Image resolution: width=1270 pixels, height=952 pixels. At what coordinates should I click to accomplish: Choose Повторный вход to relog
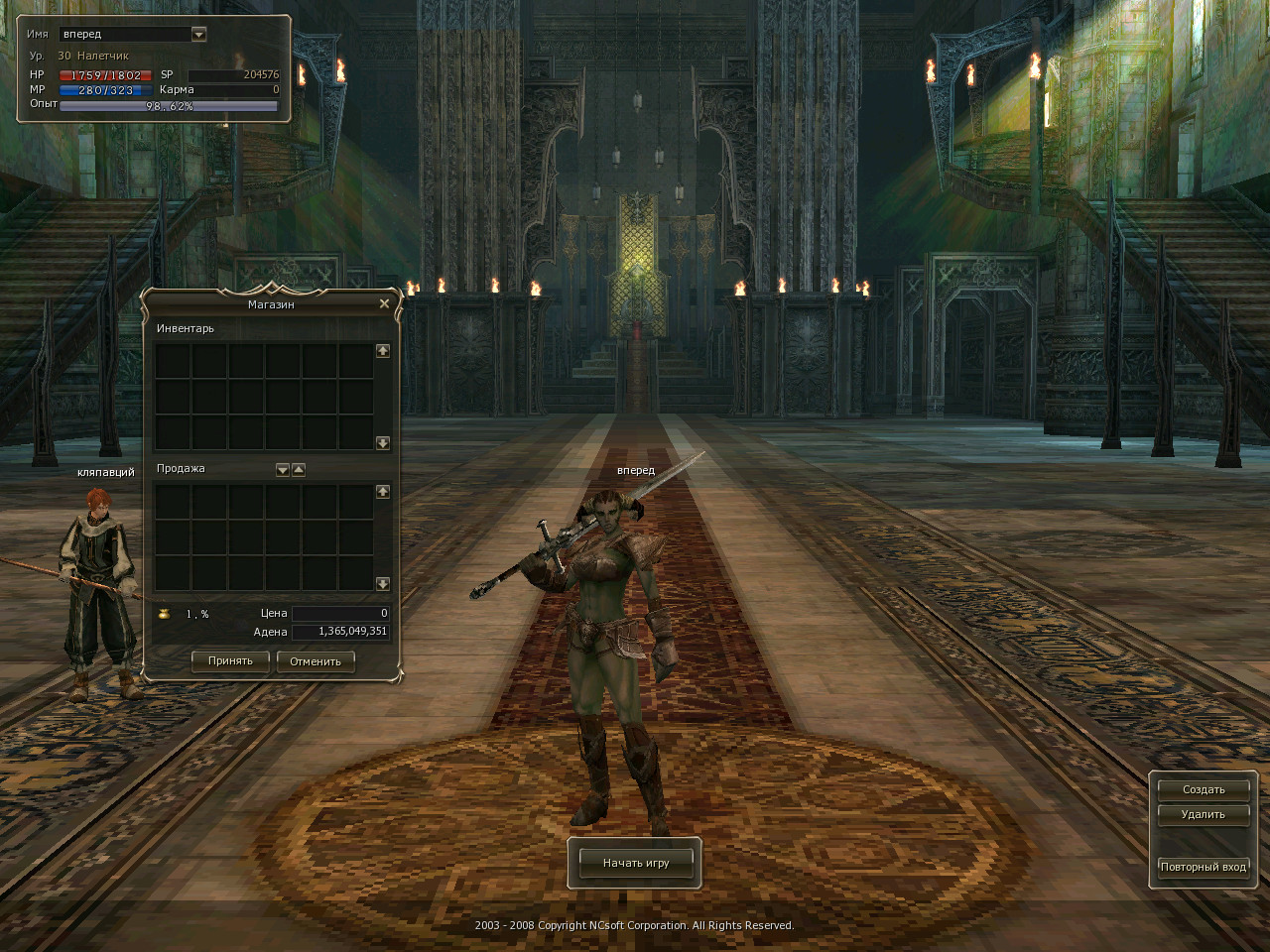[1204, 867]
